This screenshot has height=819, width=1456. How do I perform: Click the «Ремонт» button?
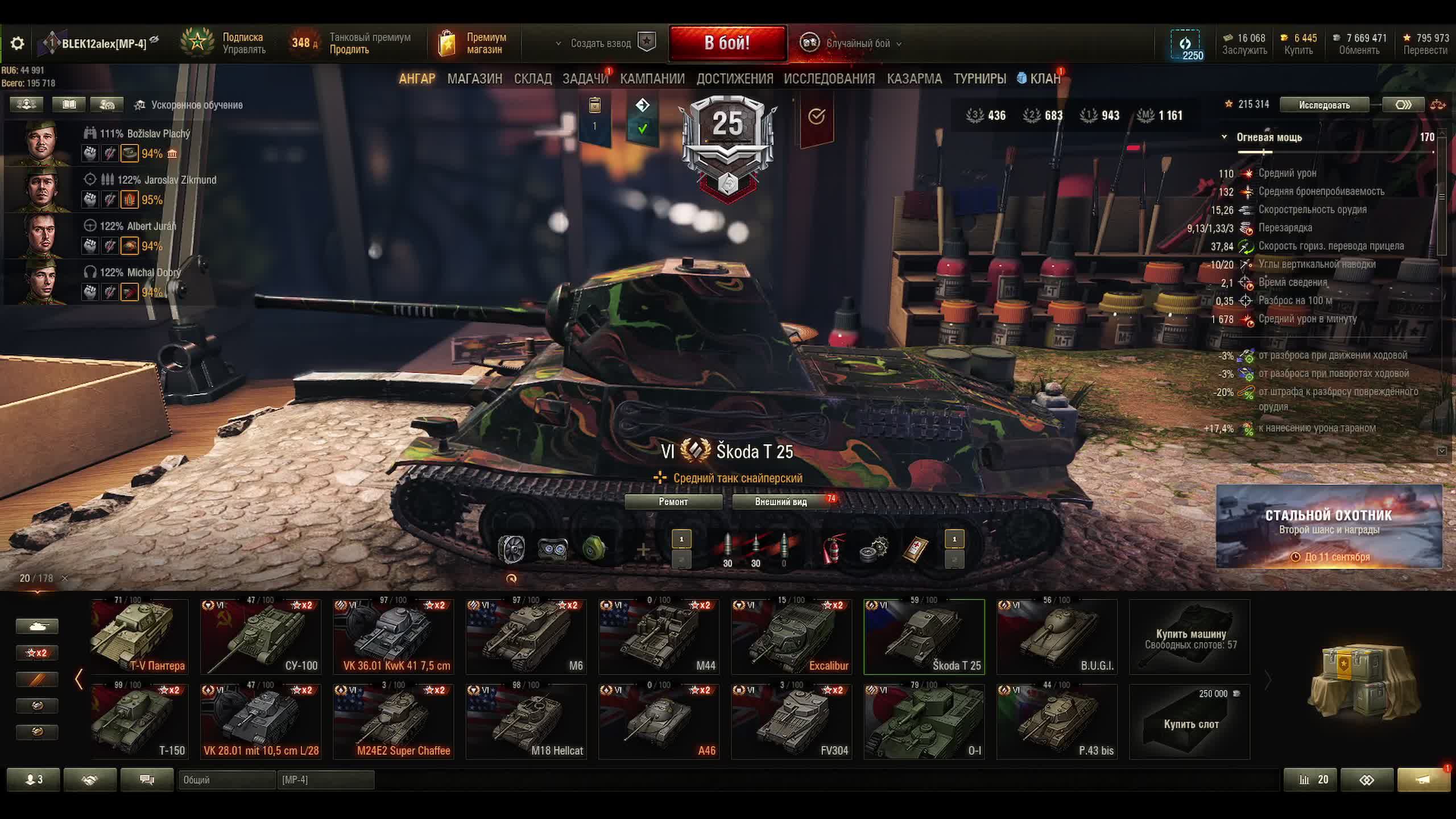click(673, 502)
